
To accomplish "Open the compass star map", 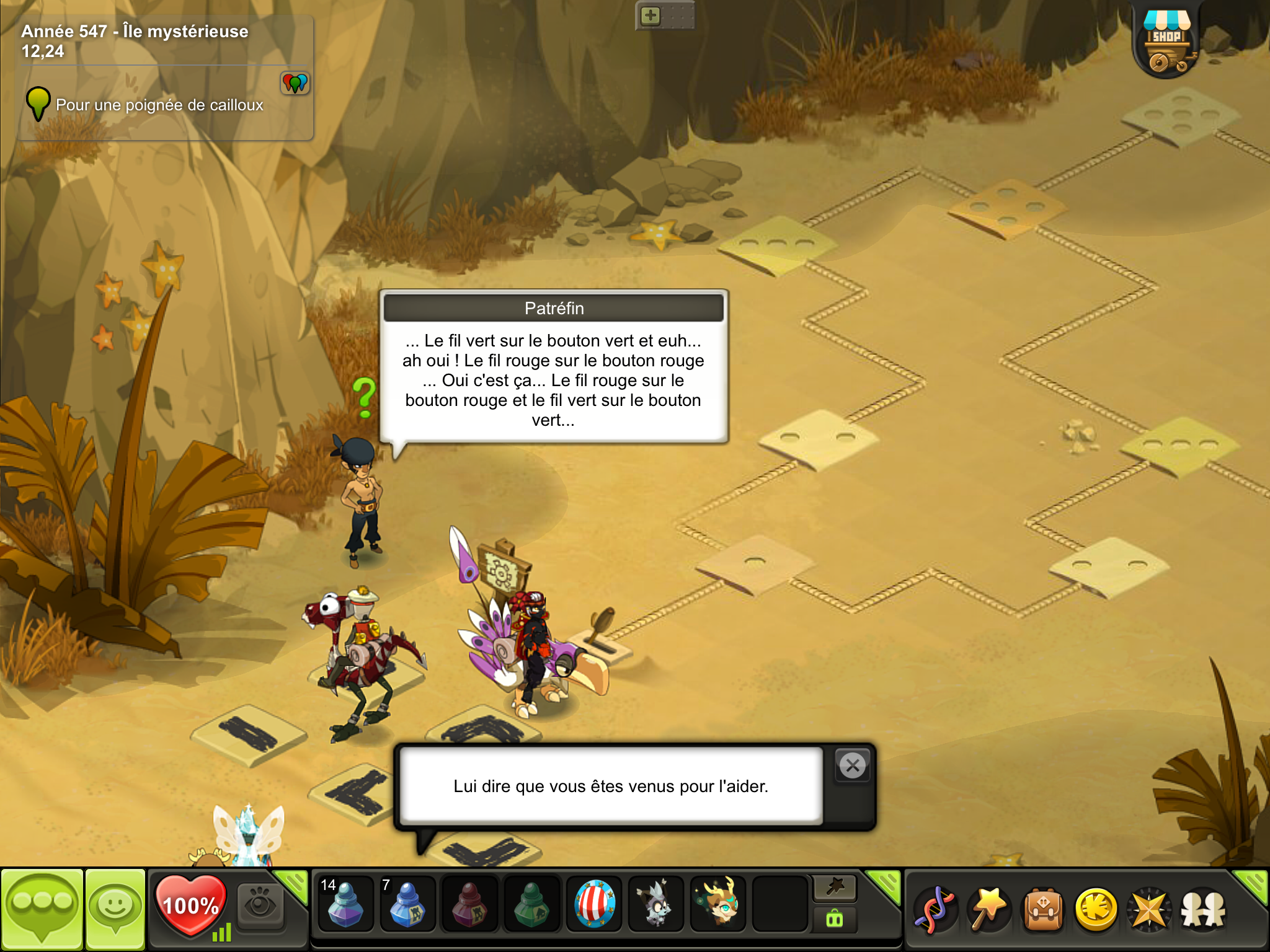I will coord(1149,910).
